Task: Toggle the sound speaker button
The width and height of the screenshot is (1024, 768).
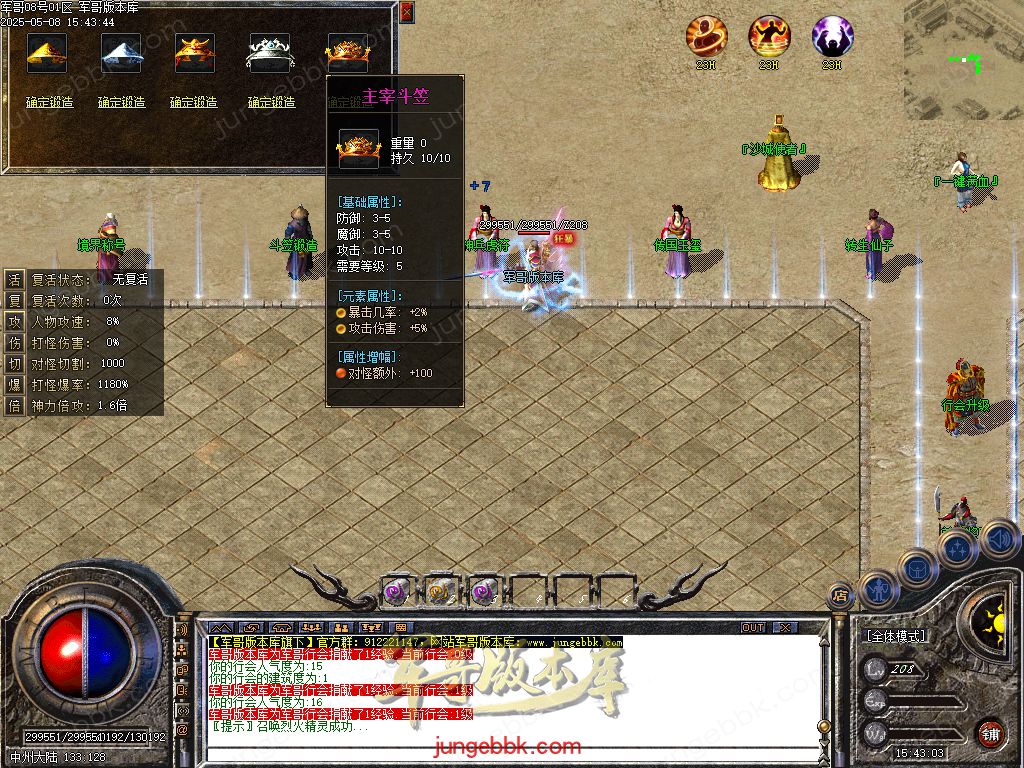Action: [x=1000, y=540]
